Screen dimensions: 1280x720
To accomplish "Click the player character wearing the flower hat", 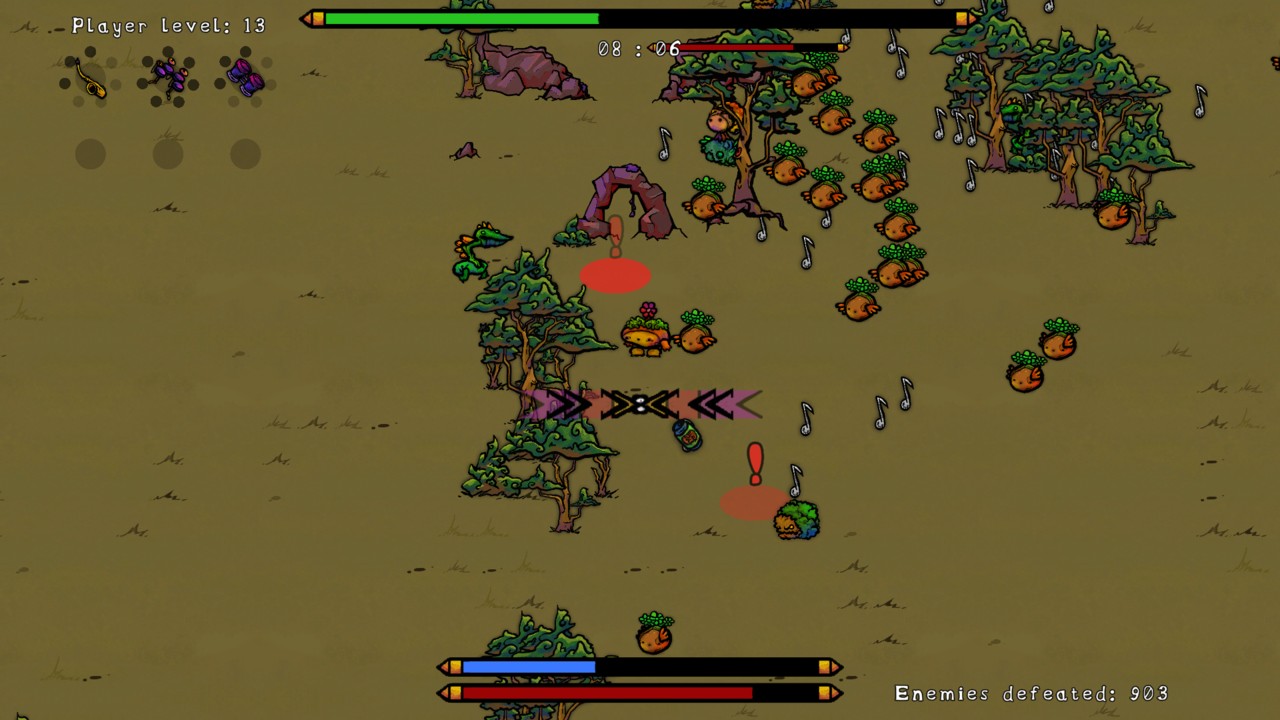I will coord(644,335).
